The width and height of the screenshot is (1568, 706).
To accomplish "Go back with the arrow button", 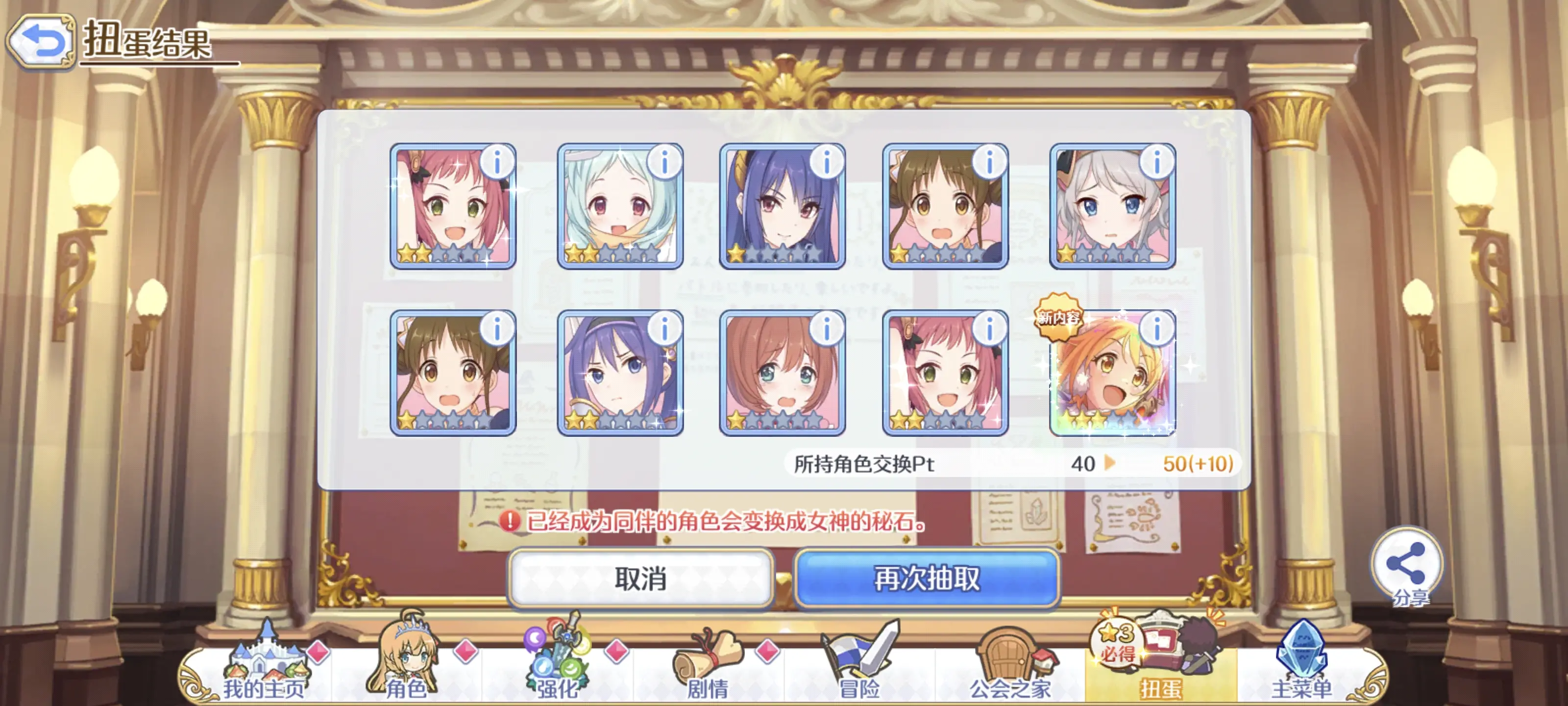I will [41, 41].
